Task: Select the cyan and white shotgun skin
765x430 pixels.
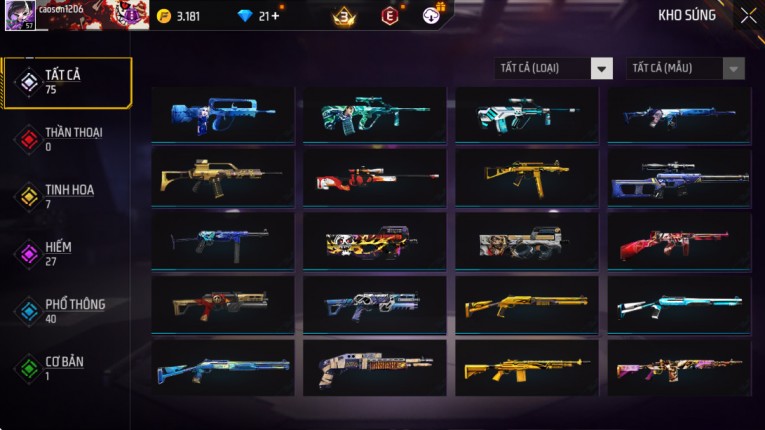Action: coord(679,303)
